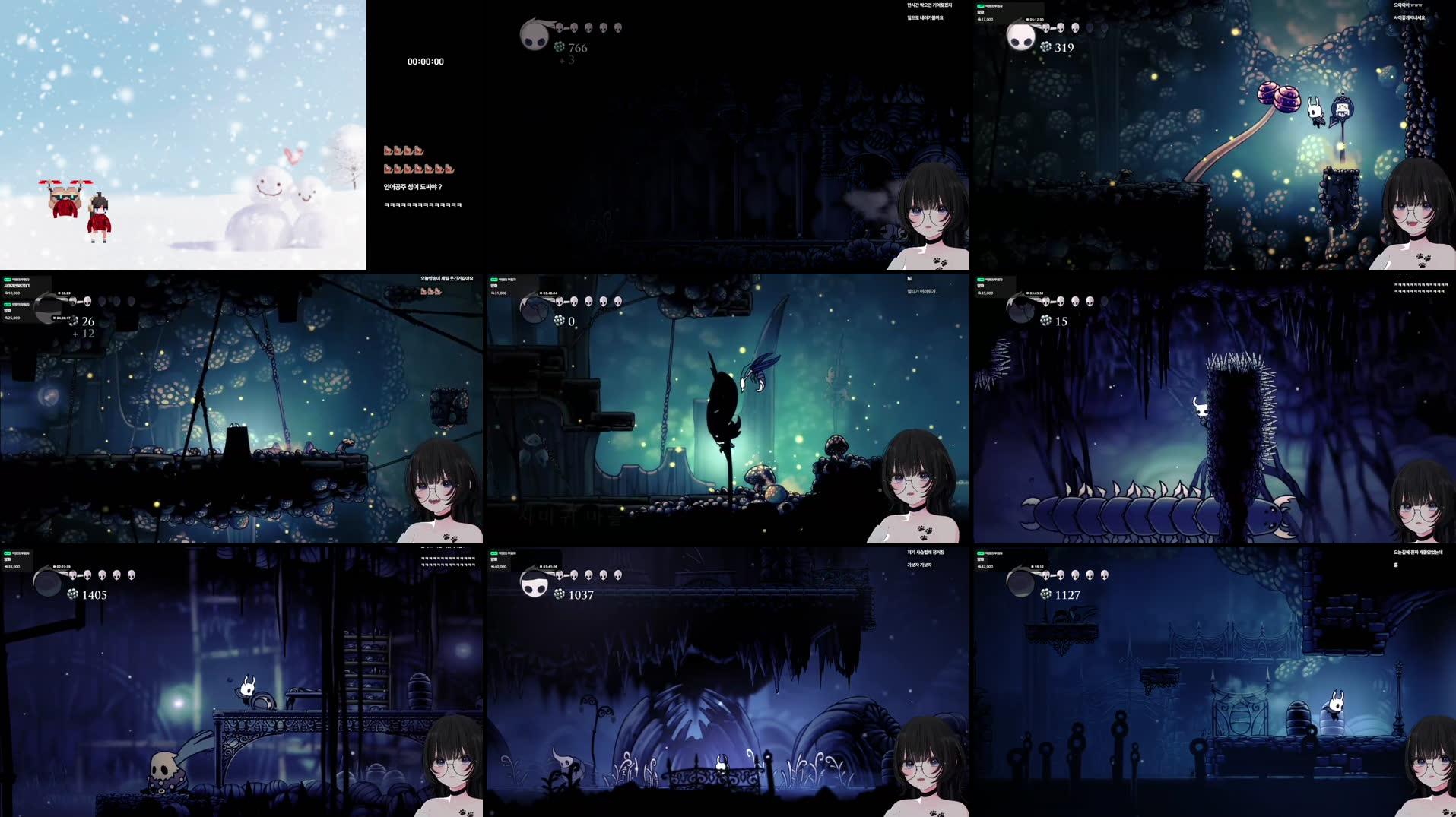Click the hi message in the middle chat column

click(x=910, y=280)
